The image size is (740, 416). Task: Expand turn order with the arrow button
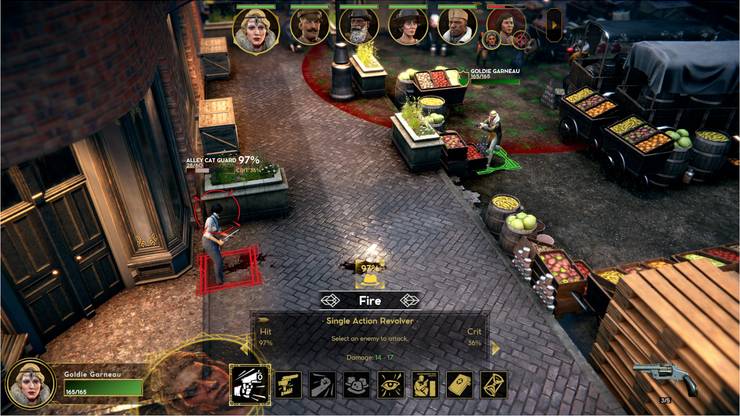pyautogui.click(x=553, y=24)
